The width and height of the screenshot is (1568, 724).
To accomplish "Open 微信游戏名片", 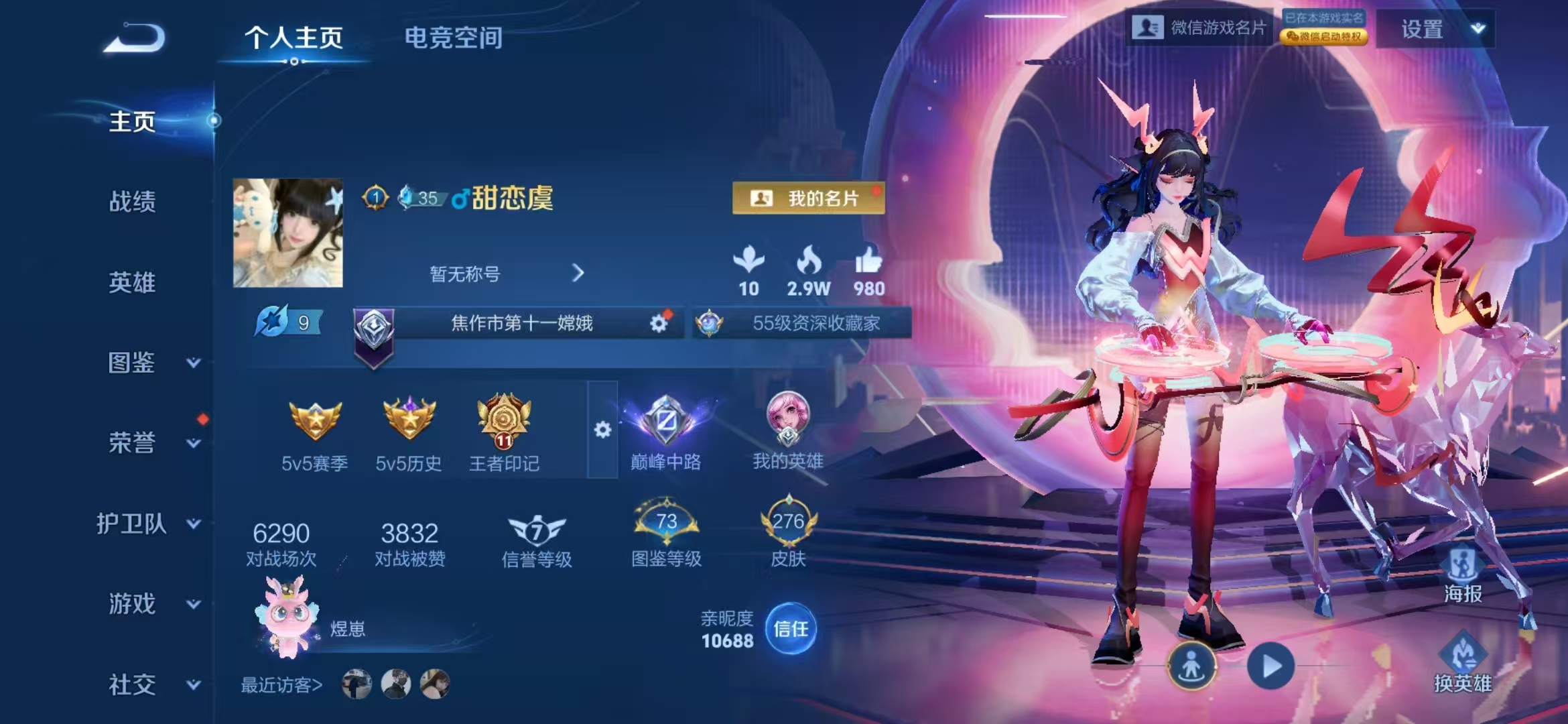I will pyautogui.click(x=1199, y=27).
